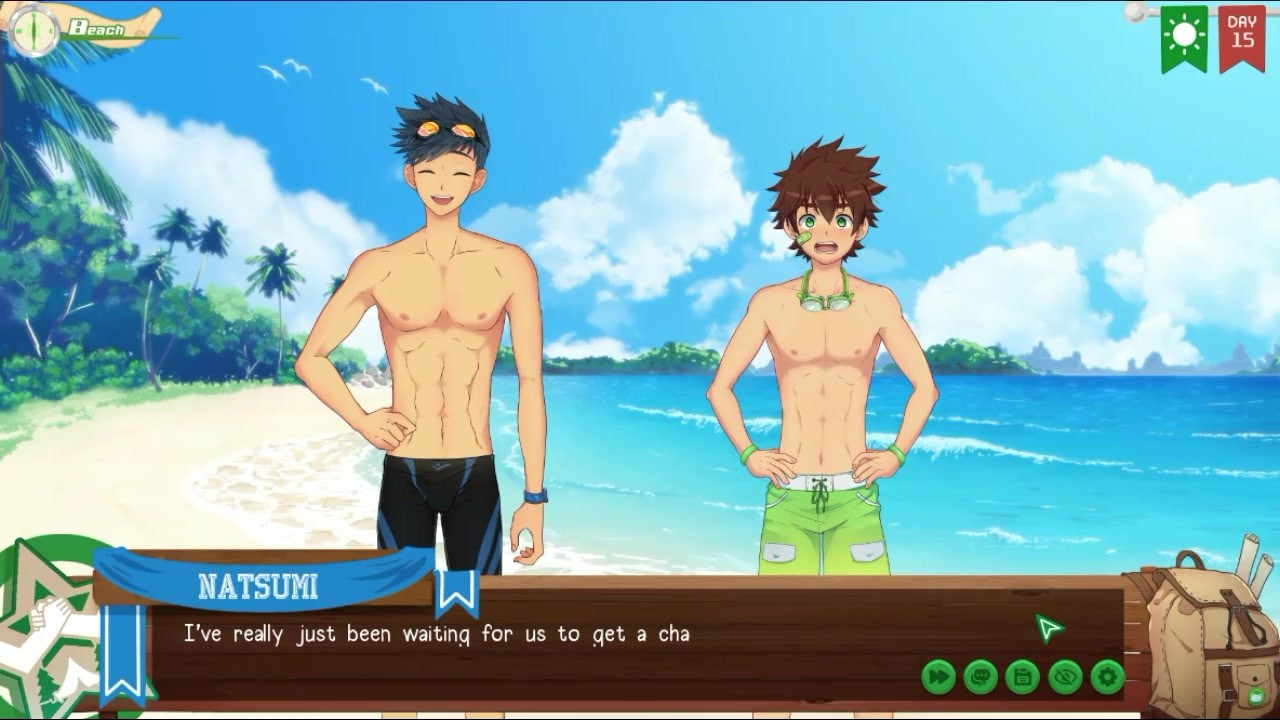The width and height of the screenshot is (1280, 720).
Task: Hide the dialogue box with the eye icon
Action: coord(1065,677)
